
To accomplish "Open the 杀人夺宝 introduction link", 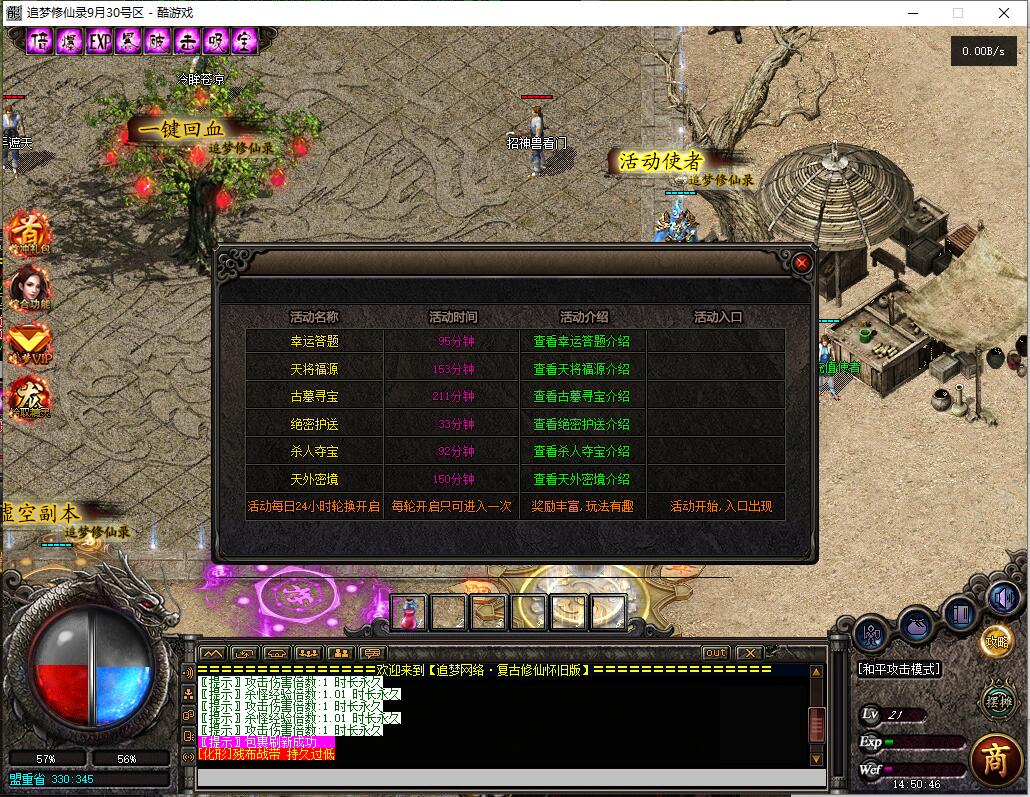I will [x=581, y=452].
